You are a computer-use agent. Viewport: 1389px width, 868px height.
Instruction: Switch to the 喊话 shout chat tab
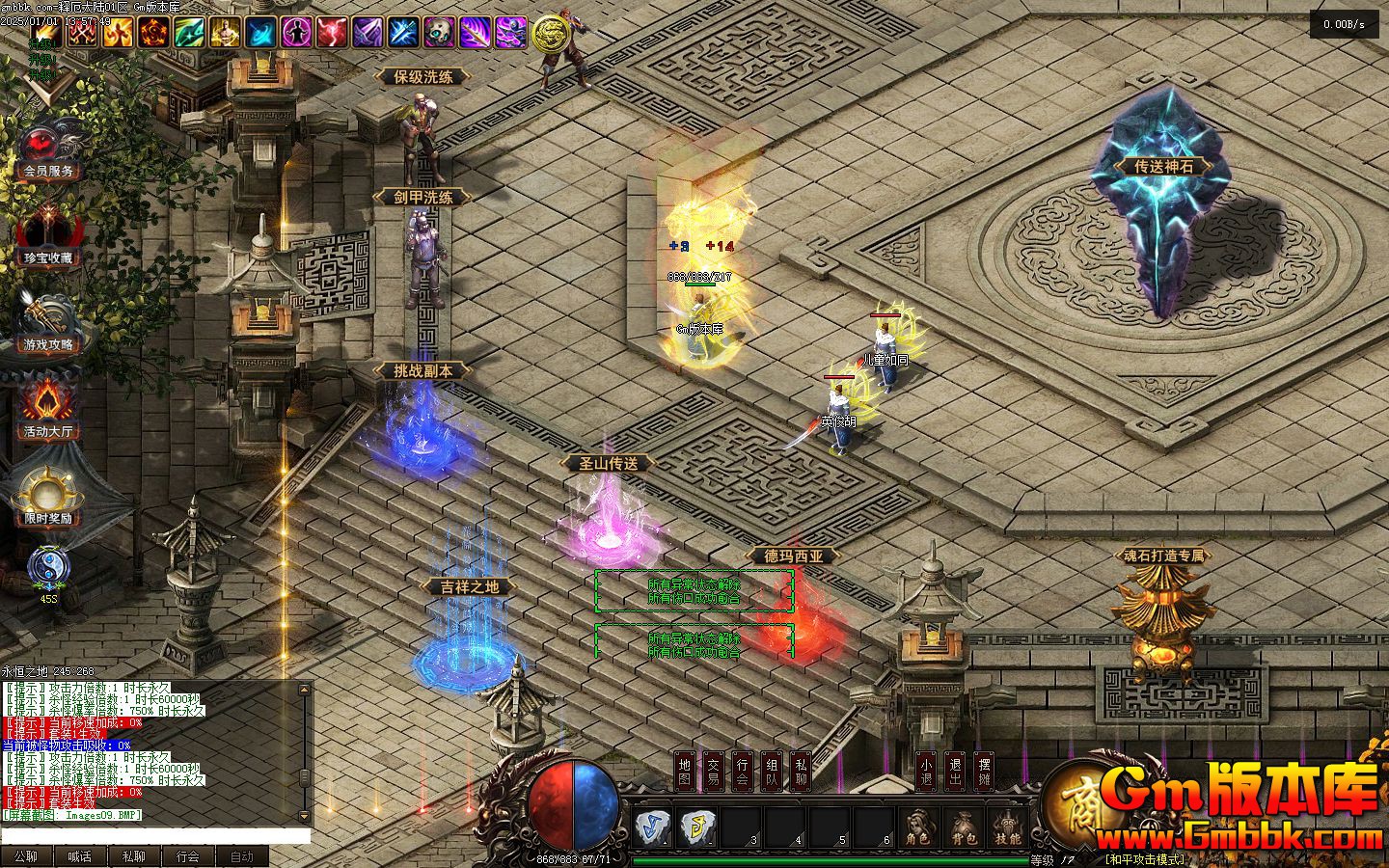pyautogui.click(x=80, y=856)
